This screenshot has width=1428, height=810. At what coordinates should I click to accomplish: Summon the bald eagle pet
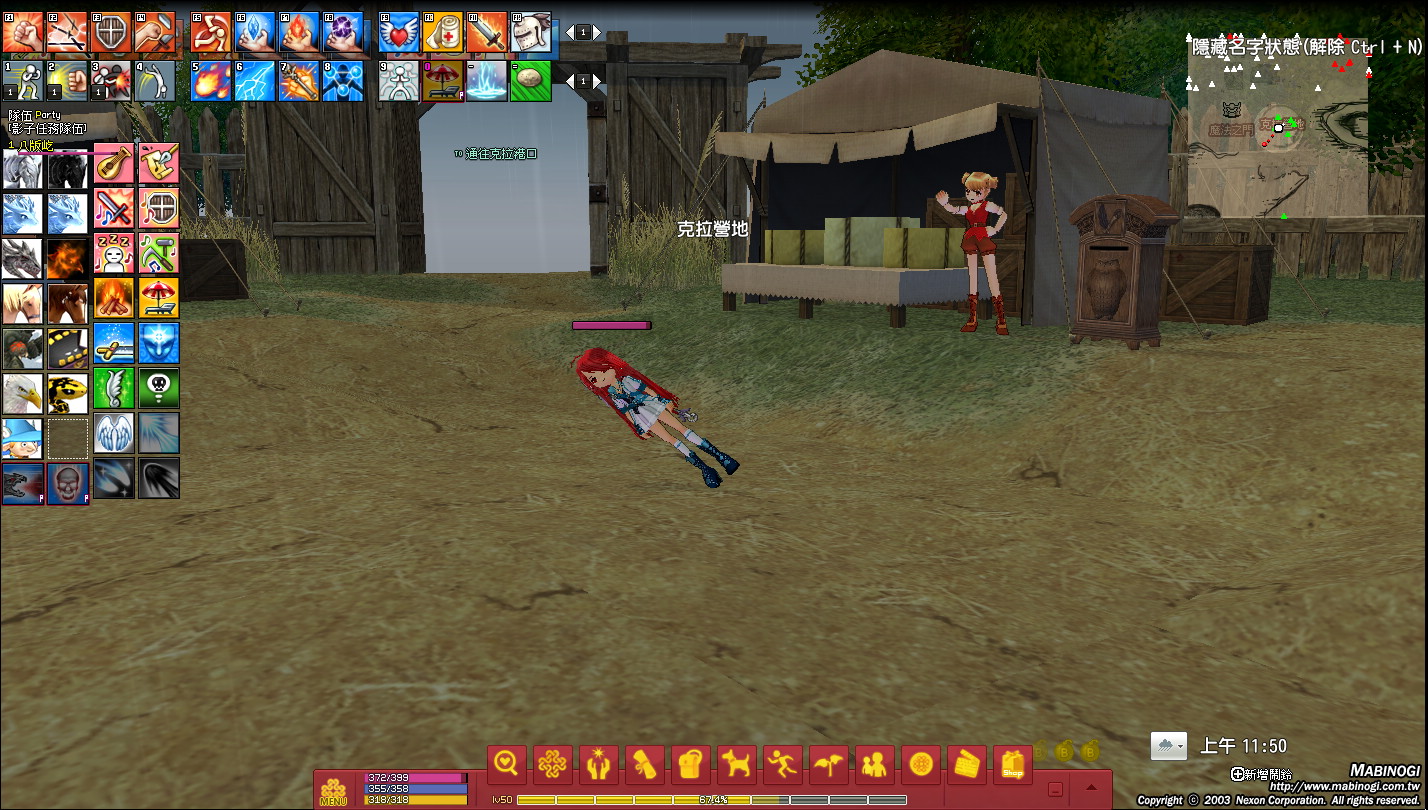coord(22,393)
